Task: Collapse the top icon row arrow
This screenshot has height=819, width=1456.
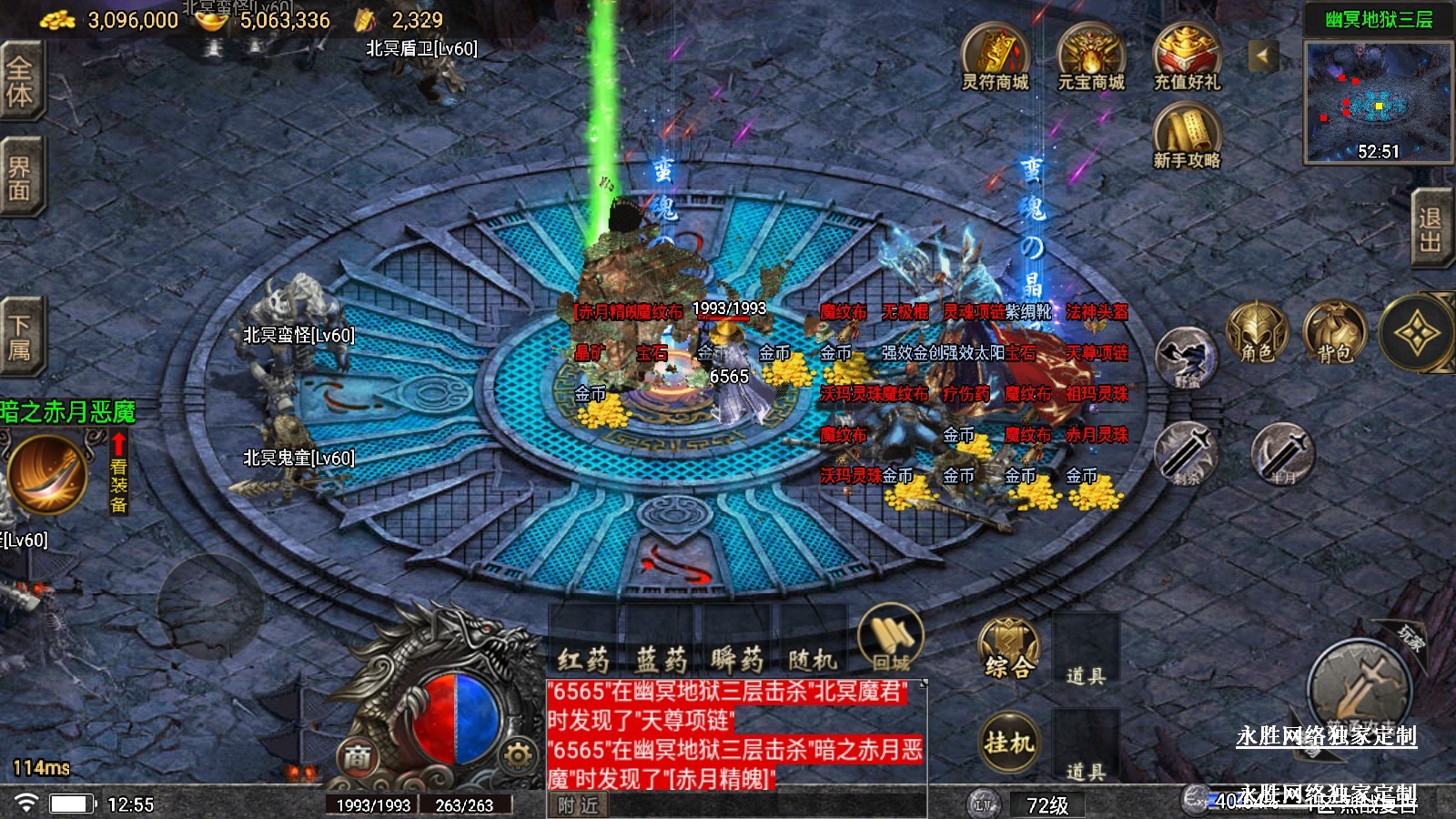Action: [x=1261, y=56]
